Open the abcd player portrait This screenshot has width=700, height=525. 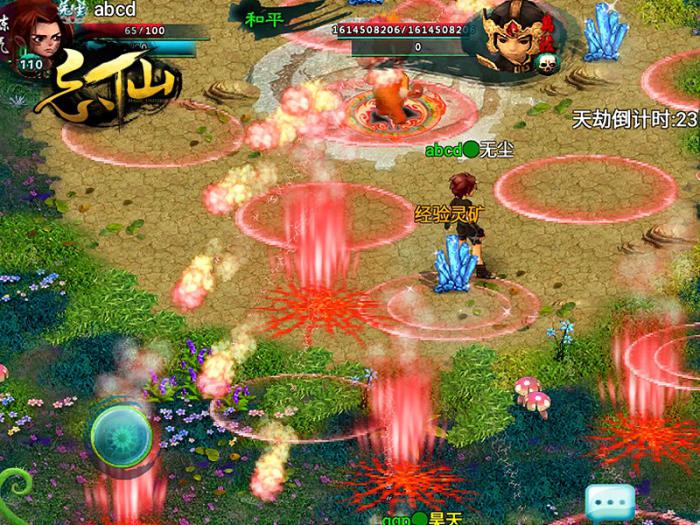(x=40, y=37)
